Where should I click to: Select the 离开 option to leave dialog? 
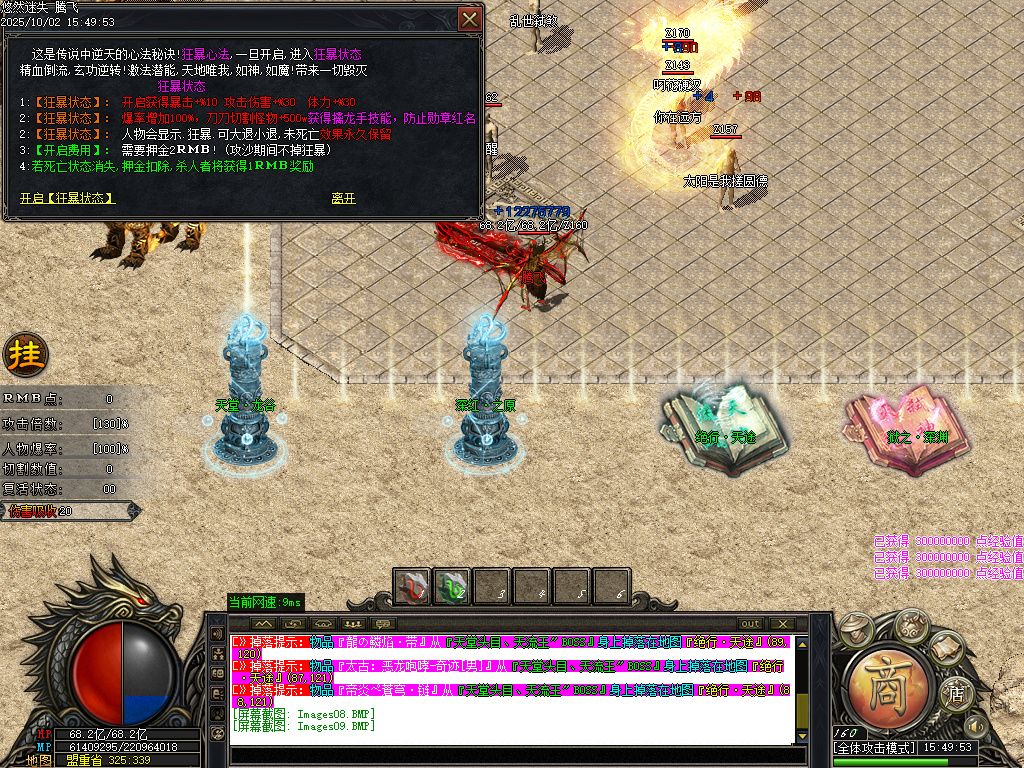pyautogui.click(x=343, y=198)
